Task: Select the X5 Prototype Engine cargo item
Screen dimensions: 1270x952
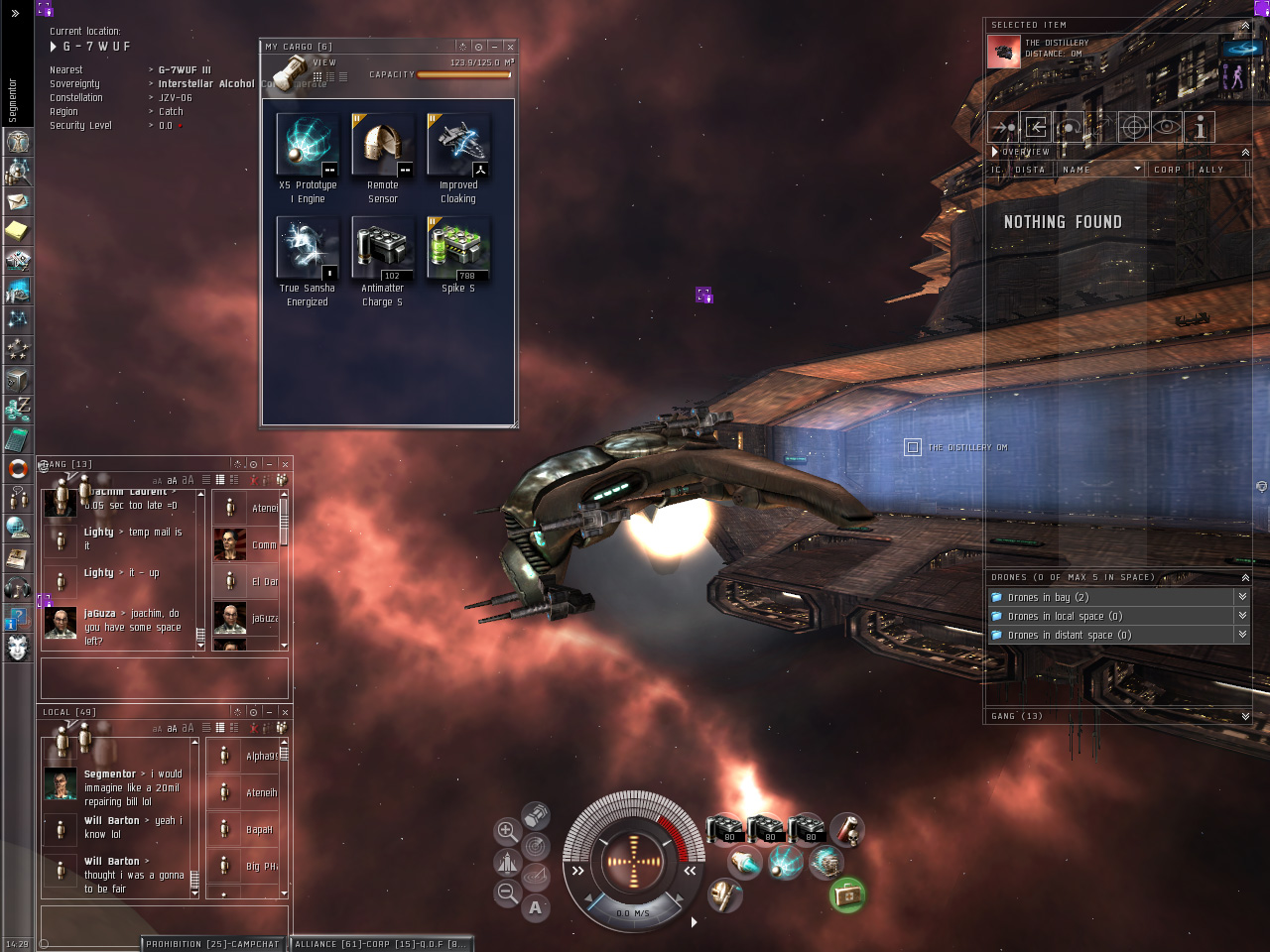Action: pos(308,146)
